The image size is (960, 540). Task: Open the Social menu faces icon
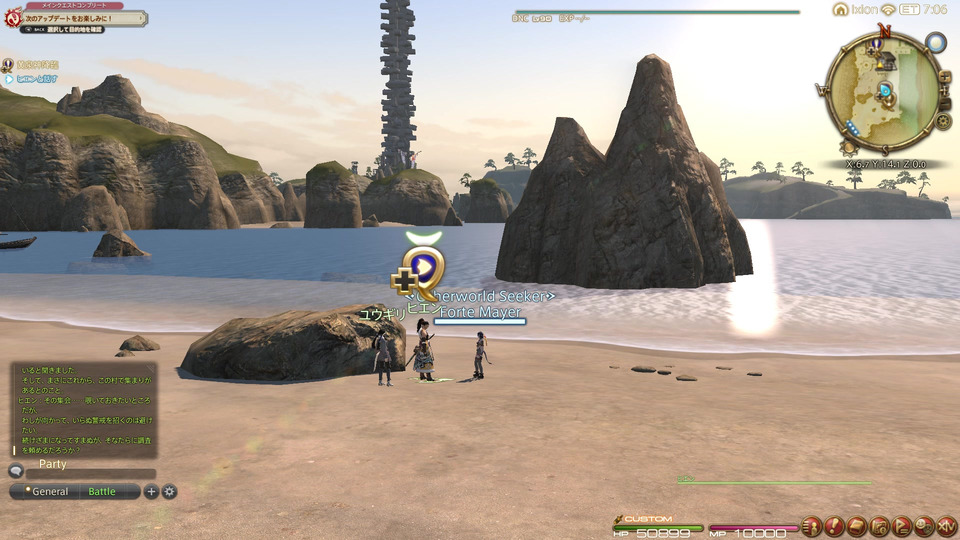pos(924,526)
